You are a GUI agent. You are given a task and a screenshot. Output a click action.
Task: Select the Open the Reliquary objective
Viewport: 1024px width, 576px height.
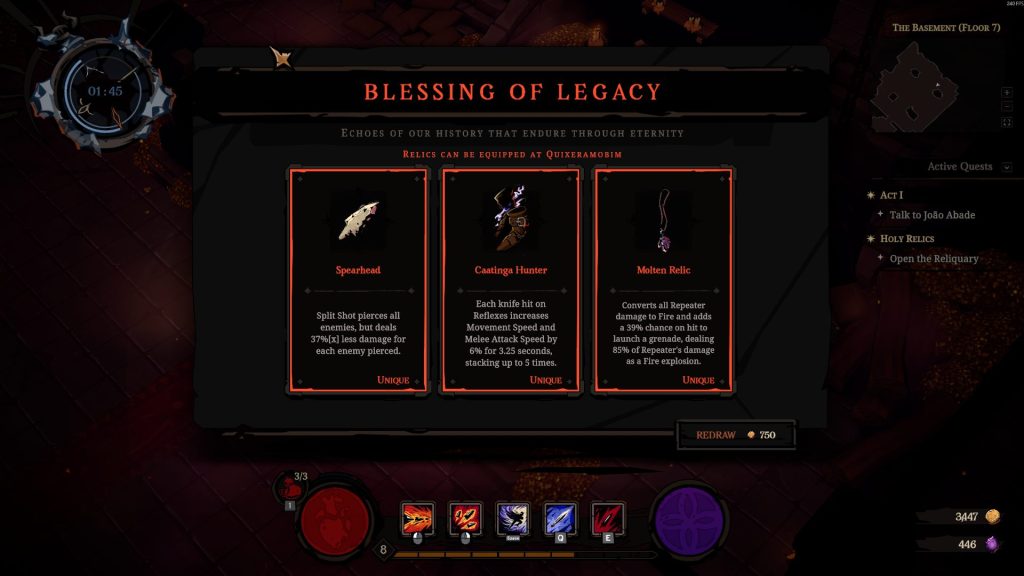934,259
